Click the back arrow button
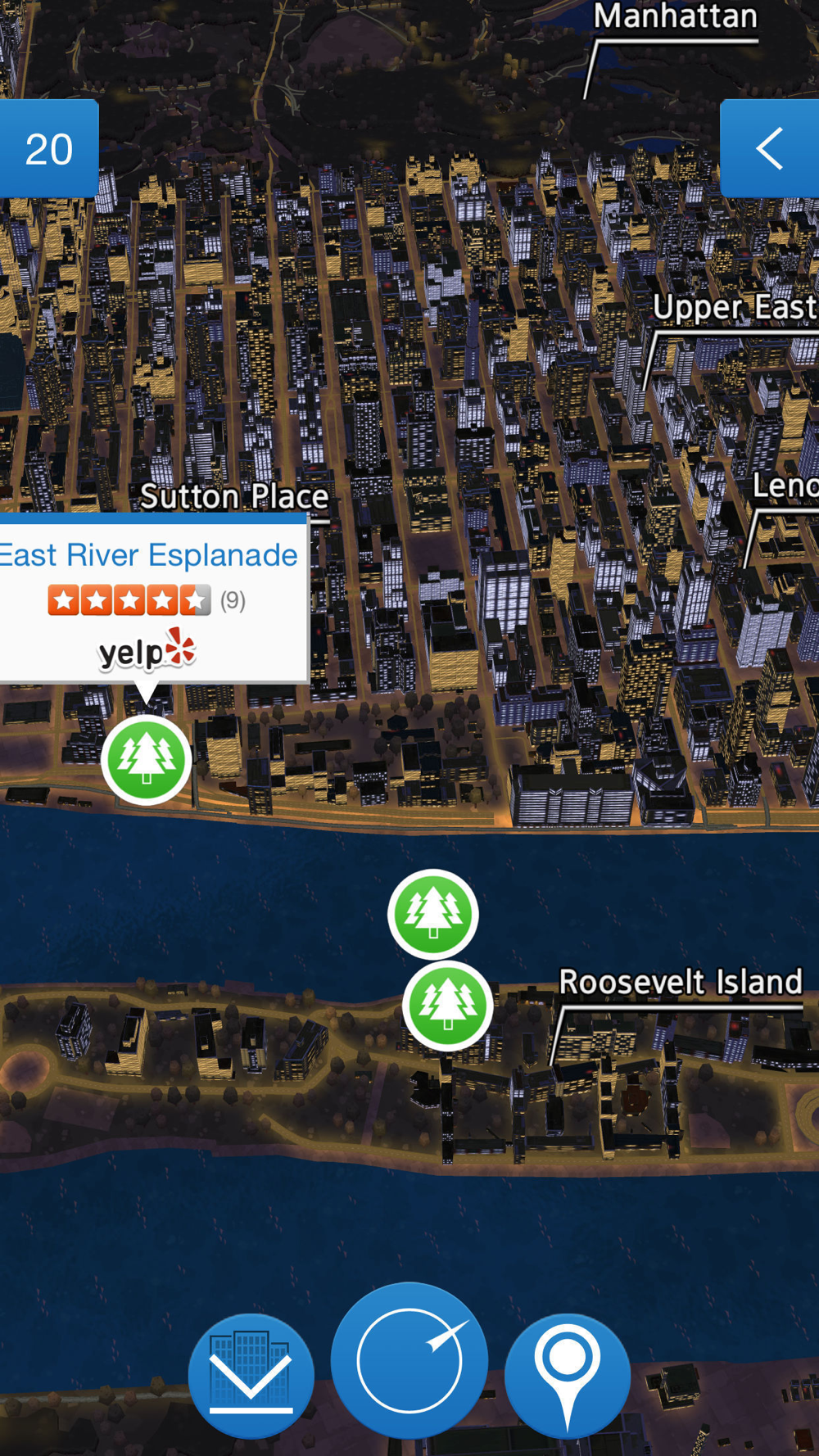 pyautogui.click(x=769, y=148)
